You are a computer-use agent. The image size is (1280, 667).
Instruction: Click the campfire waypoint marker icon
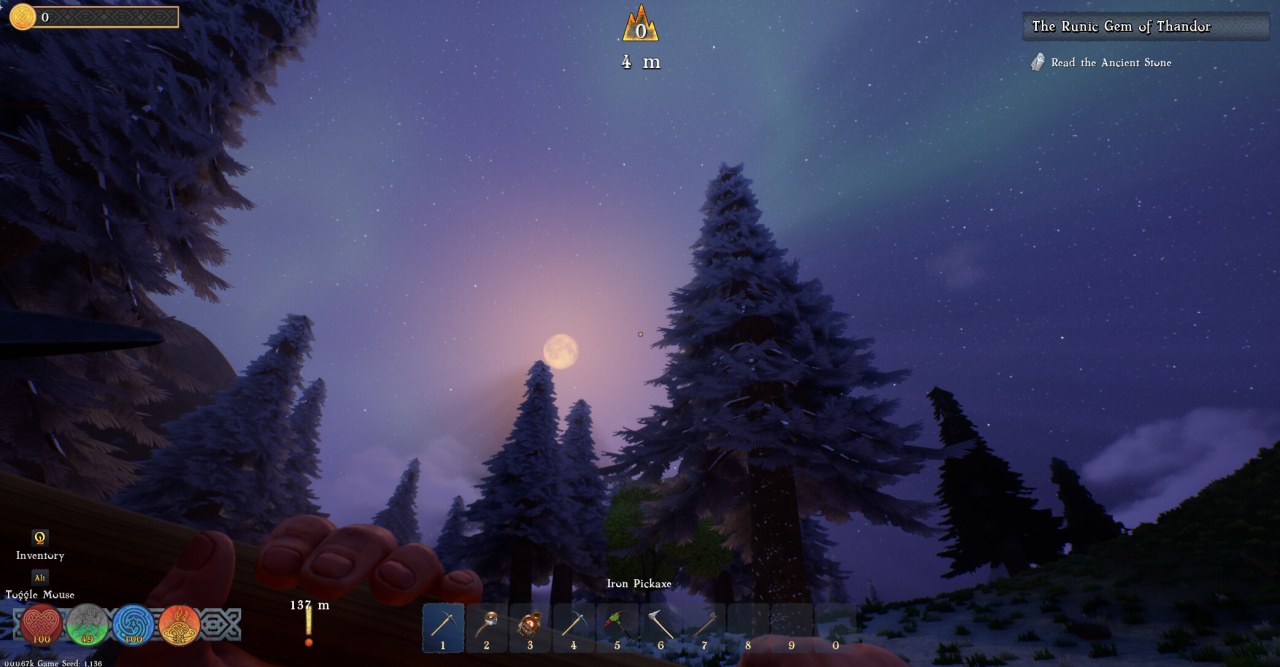[640, 24]
